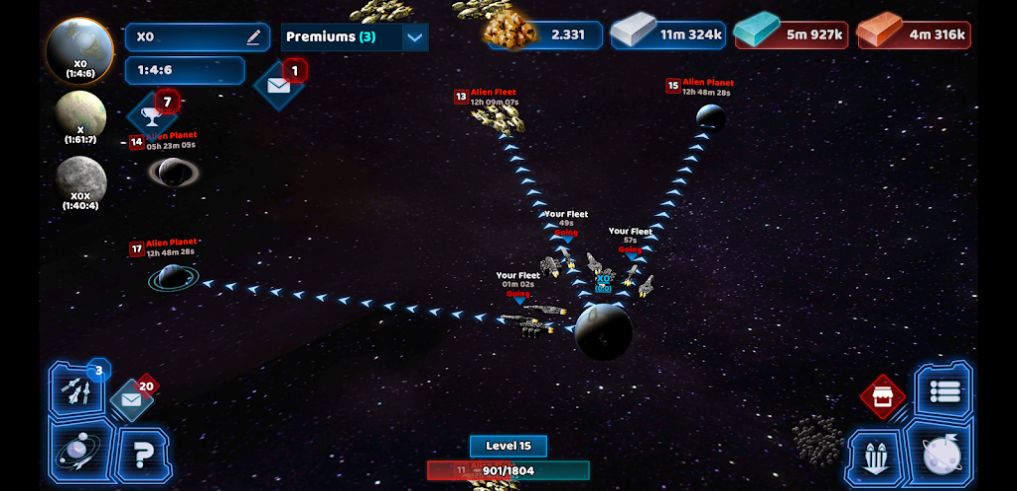Open the fleet ships button

click(x=877, y=457)
